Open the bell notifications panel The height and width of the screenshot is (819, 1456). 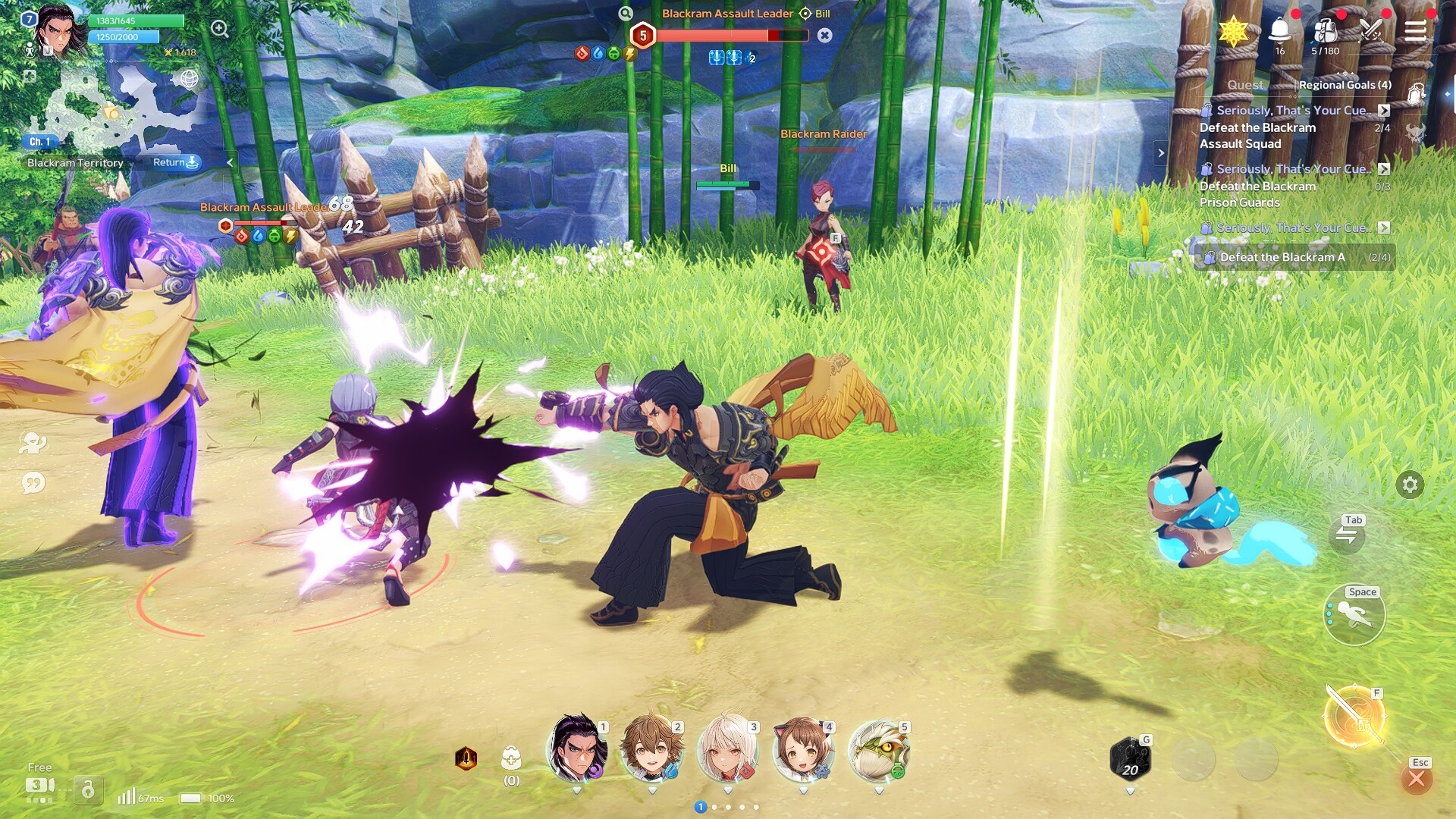(1282, 32)
